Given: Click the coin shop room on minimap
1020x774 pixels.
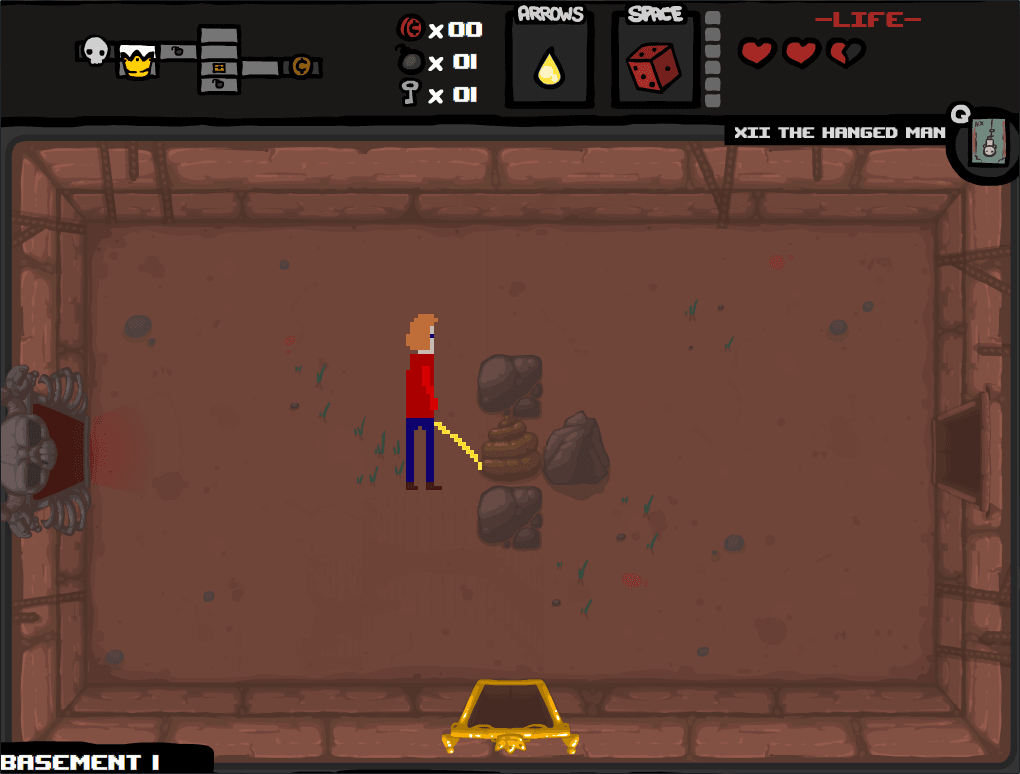Looking at the screenshot, I should [x=300, y=67].
